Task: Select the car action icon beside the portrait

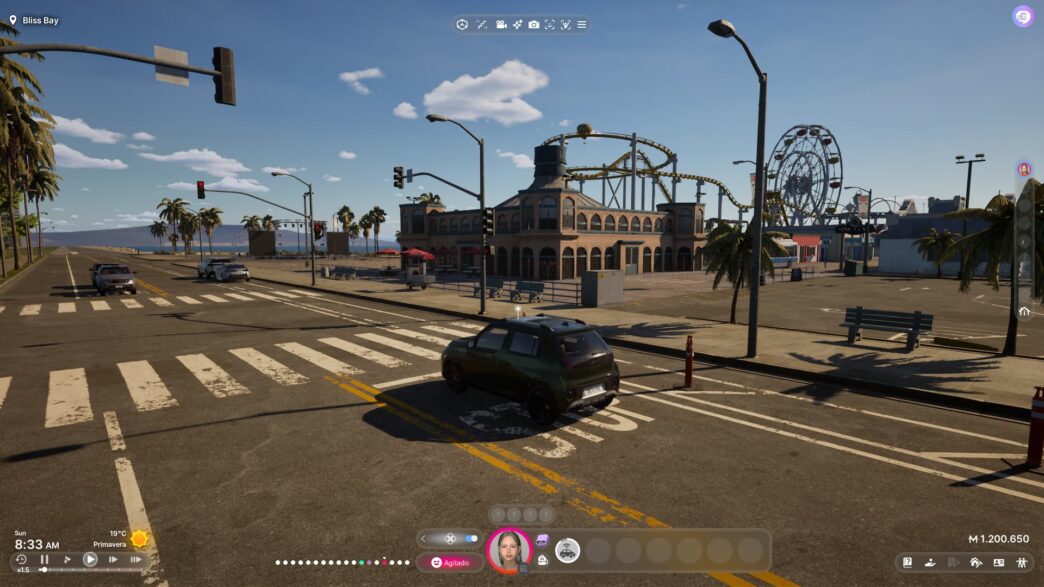Action: click(x=568, y=549)
